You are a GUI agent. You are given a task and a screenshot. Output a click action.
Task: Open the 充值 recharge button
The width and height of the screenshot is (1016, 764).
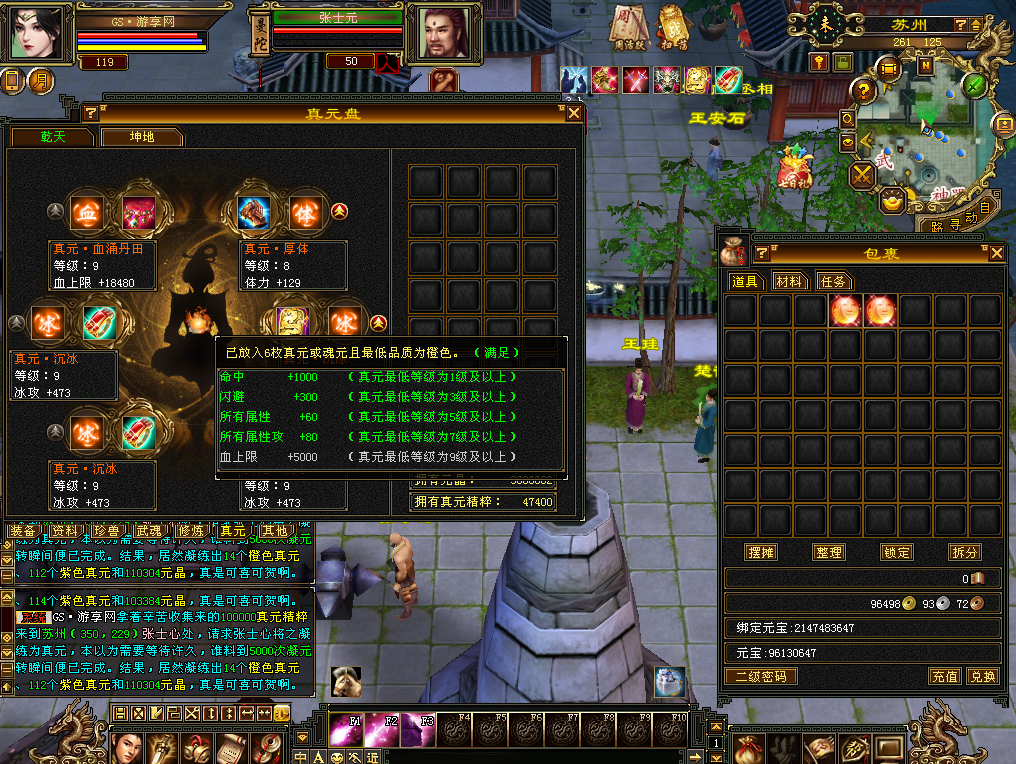tap(945, 676)
